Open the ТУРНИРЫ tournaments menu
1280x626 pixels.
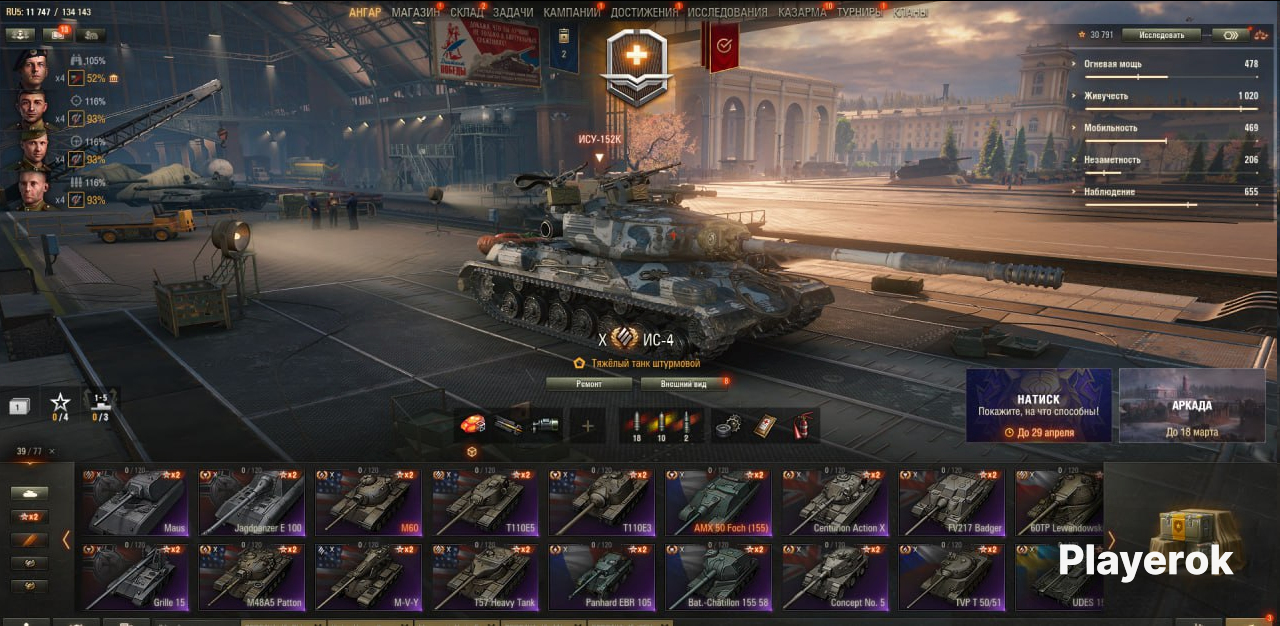(x=860, y=12)
